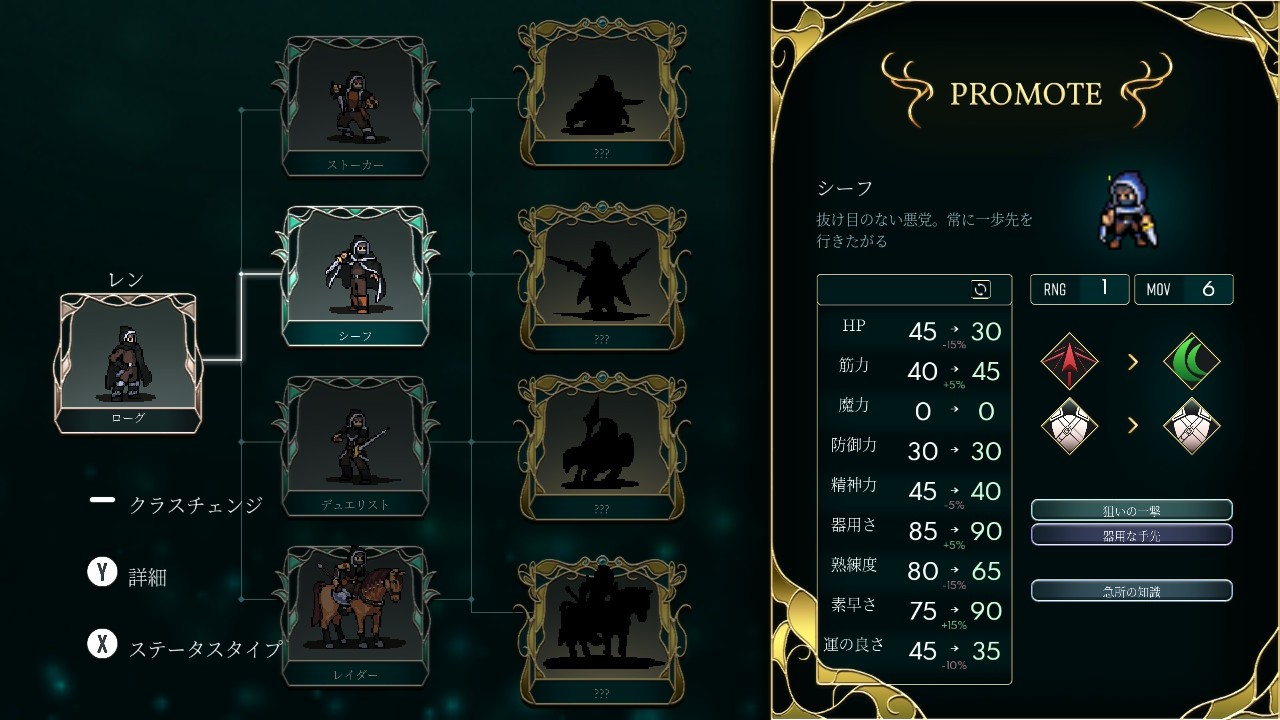Click レン's ローグ base class tile
Viewport: 1280px width, 720px height.
point(128,362)
